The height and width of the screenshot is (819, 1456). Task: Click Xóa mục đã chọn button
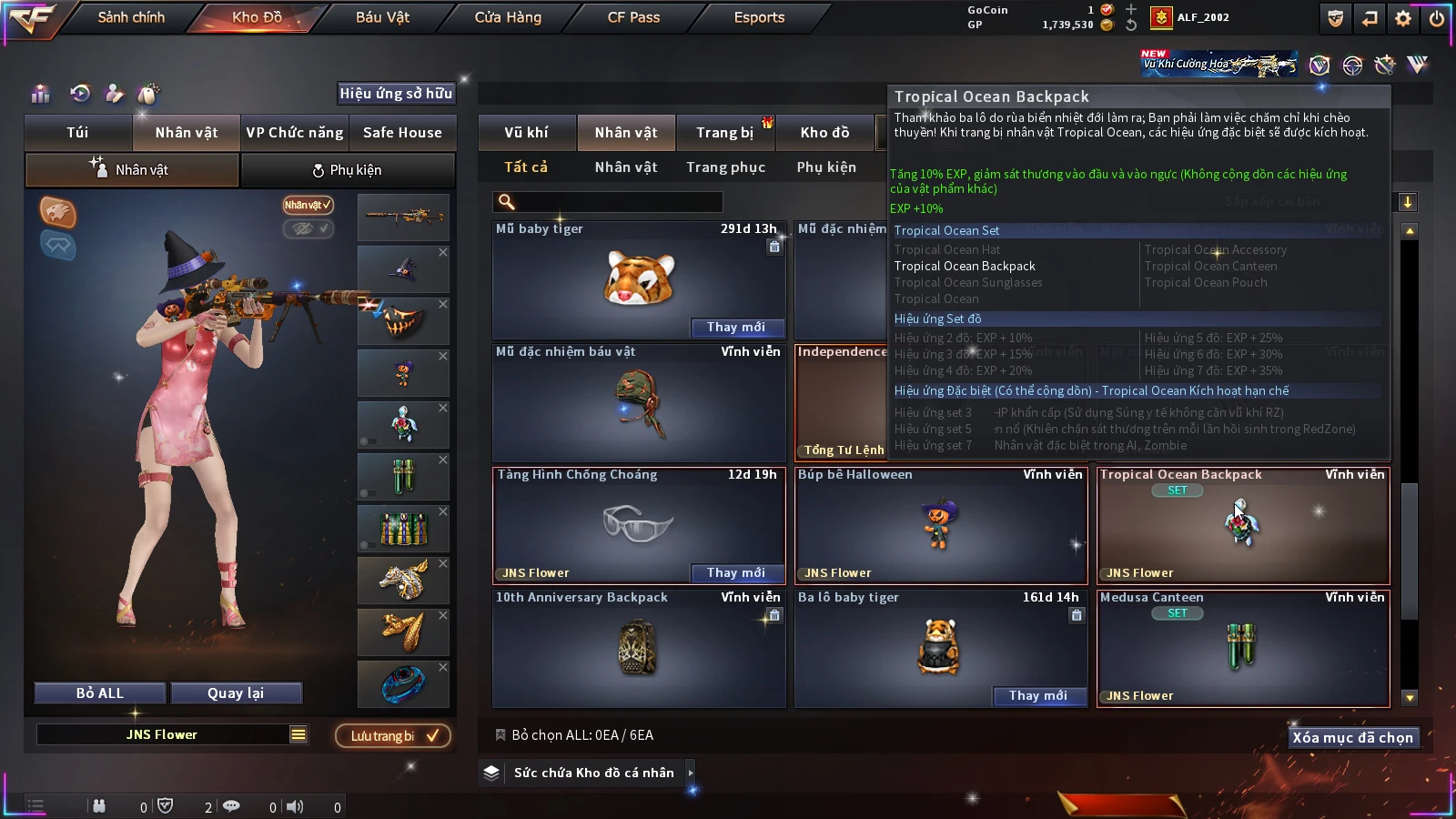[x=1352, y=738]
